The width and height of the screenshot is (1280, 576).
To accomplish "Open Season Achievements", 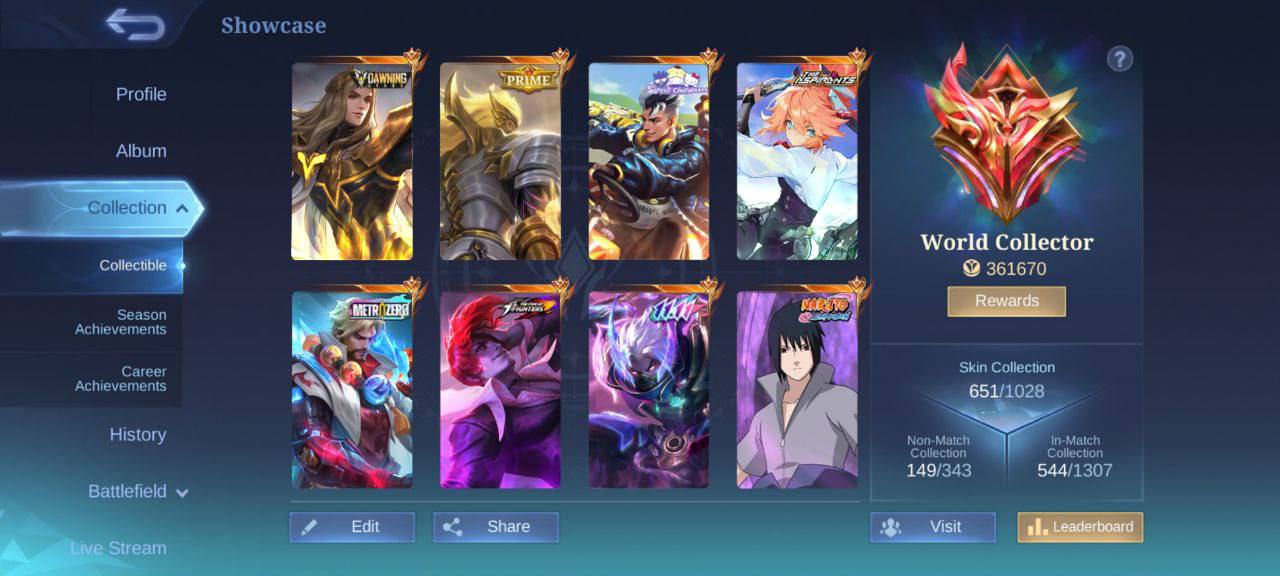I will [121, 322].
